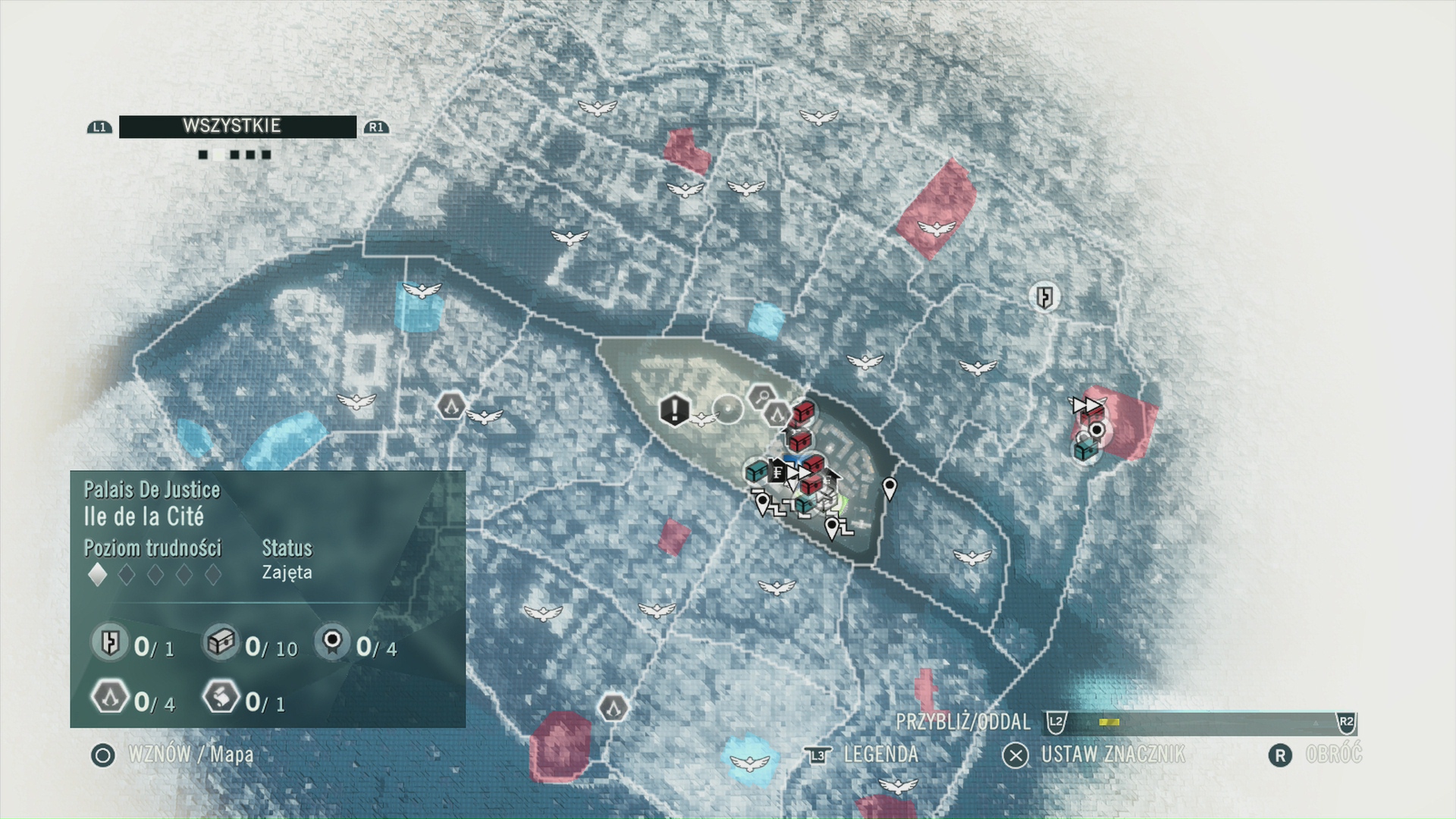Image resolution: width=1456 pixels, height=819 pixels.
Task: Select the black exclamation mission marker
Action: [673, 410]
